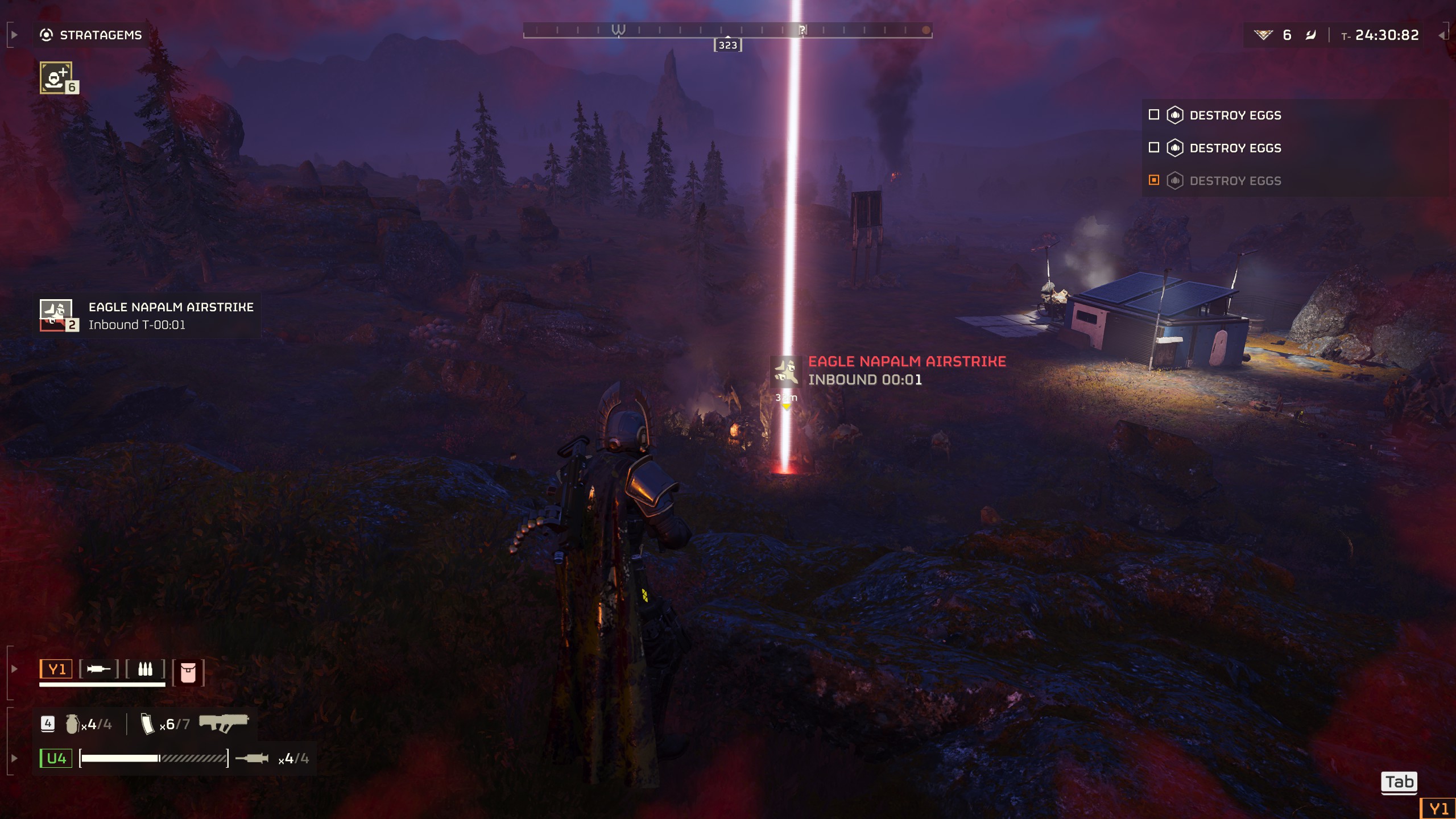Select the stim syringe icon beside health
Screen dimensions: 1456x819
coord(251,758)
